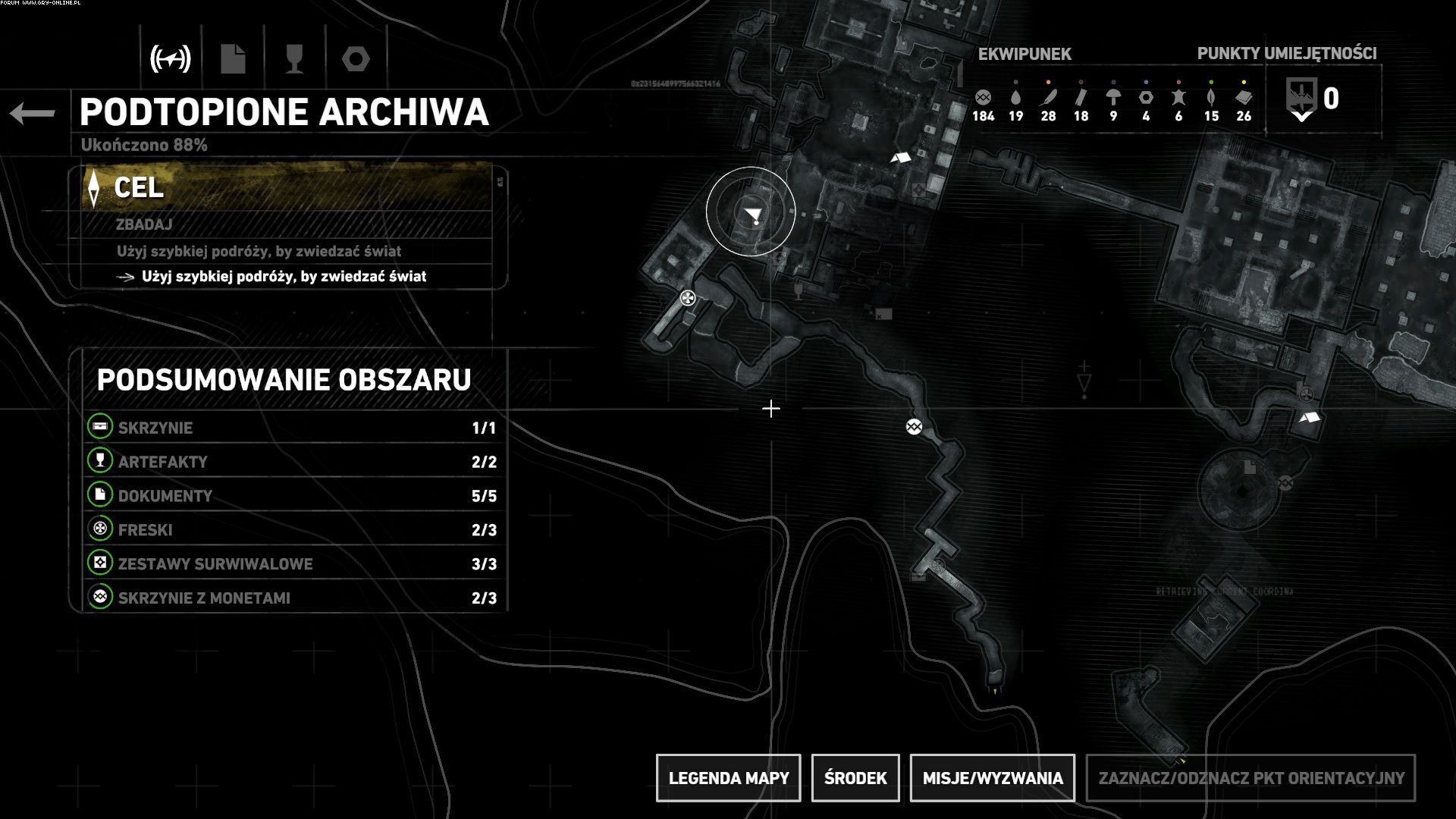This screenshot has height=819, width=1456.
Task: Center the map with Środek
Action: pos(855,778)
